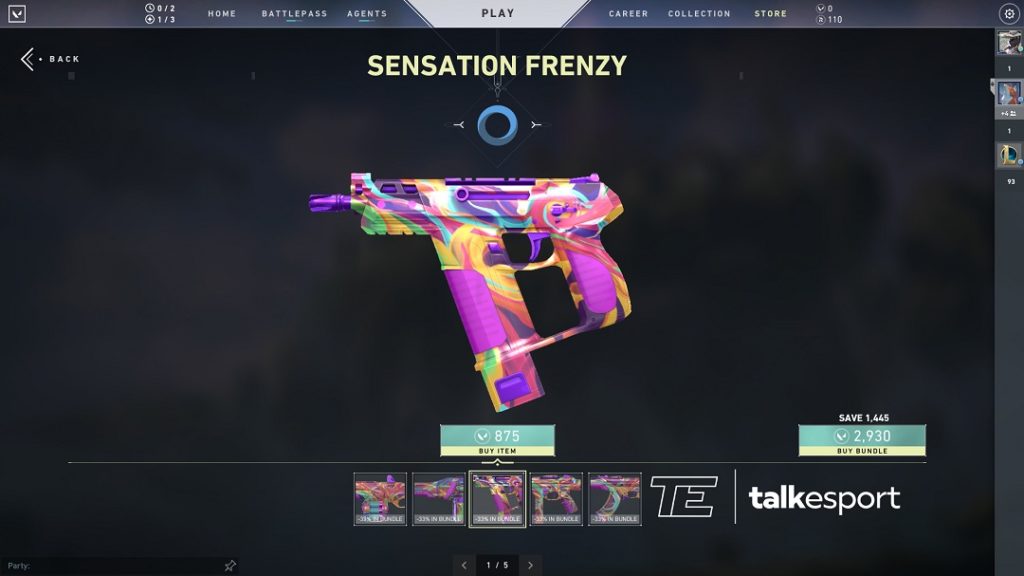Go back using the Back arrow
The image size is (1024, 576).
(x=28, y=59)
